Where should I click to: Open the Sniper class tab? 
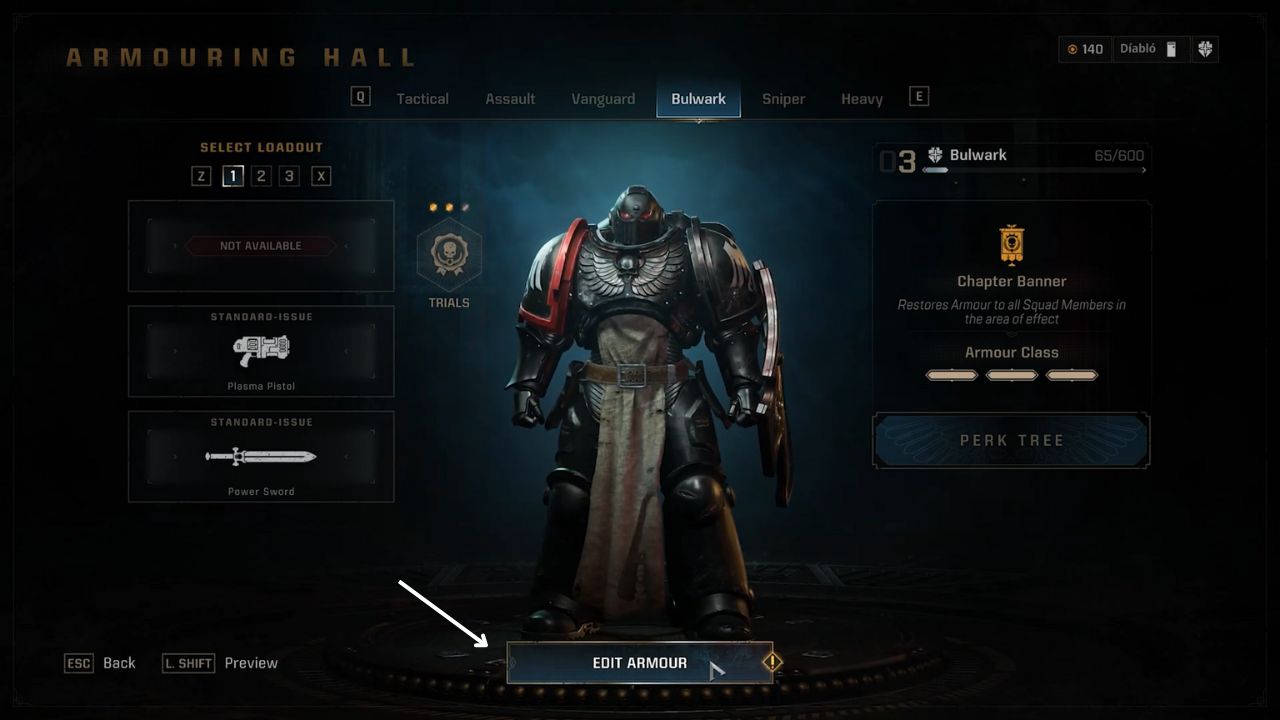pyautogui.click(x=783, y=98)
